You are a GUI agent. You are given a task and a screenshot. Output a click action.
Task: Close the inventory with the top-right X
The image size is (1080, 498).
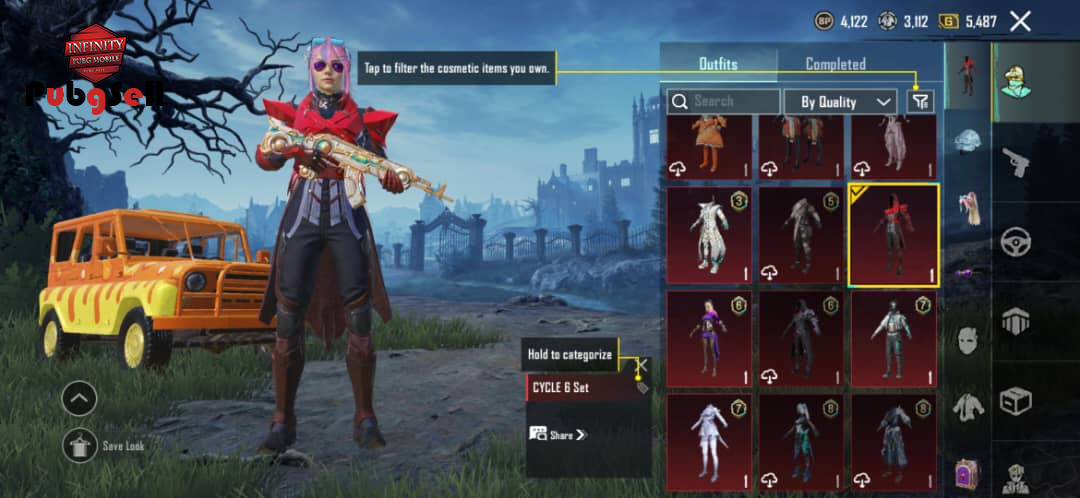click(1020, 21)
